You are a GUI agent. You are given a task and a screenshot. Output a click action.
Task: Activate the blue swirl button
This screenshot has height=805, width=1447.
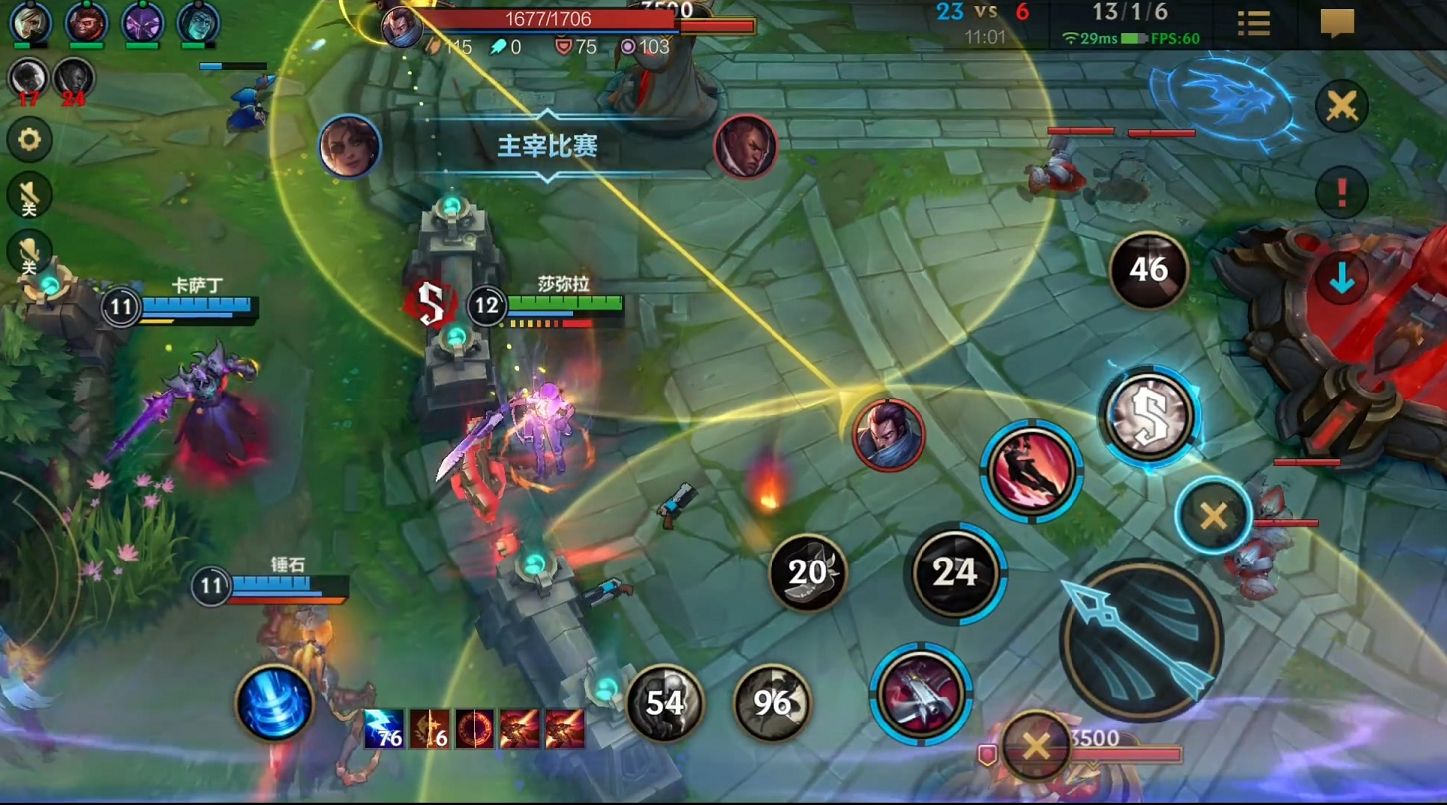(275, 702)
